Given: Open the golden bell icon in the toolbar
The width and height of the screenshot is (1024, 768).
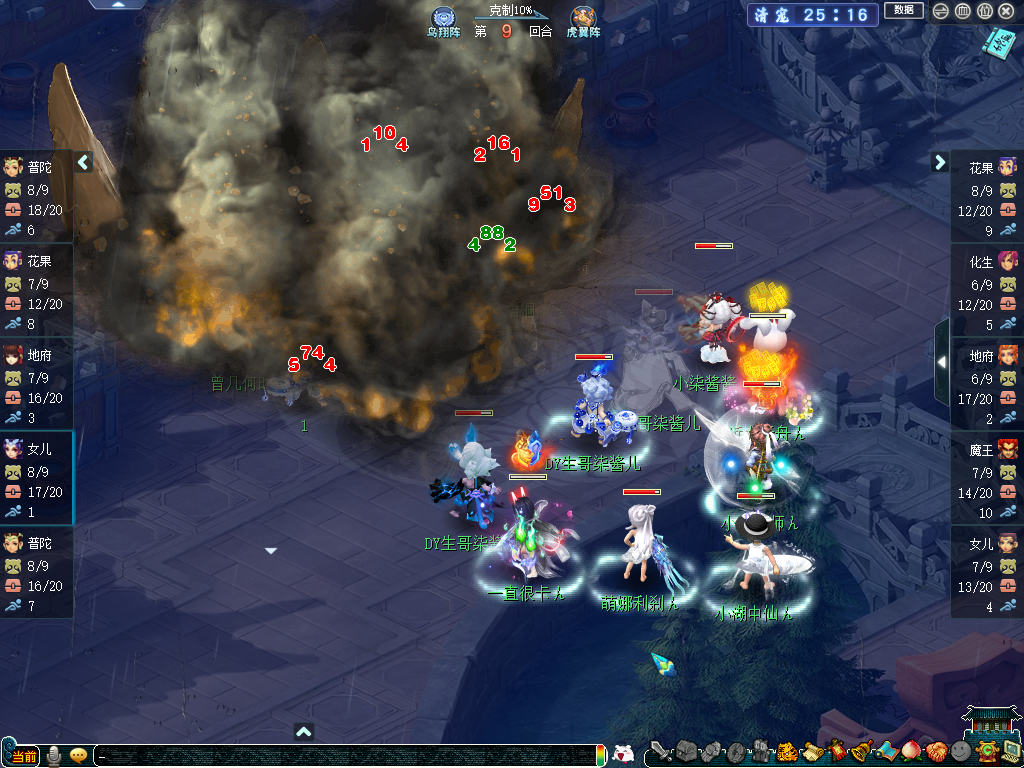Looking at the screenshot, I should (861, 752).
